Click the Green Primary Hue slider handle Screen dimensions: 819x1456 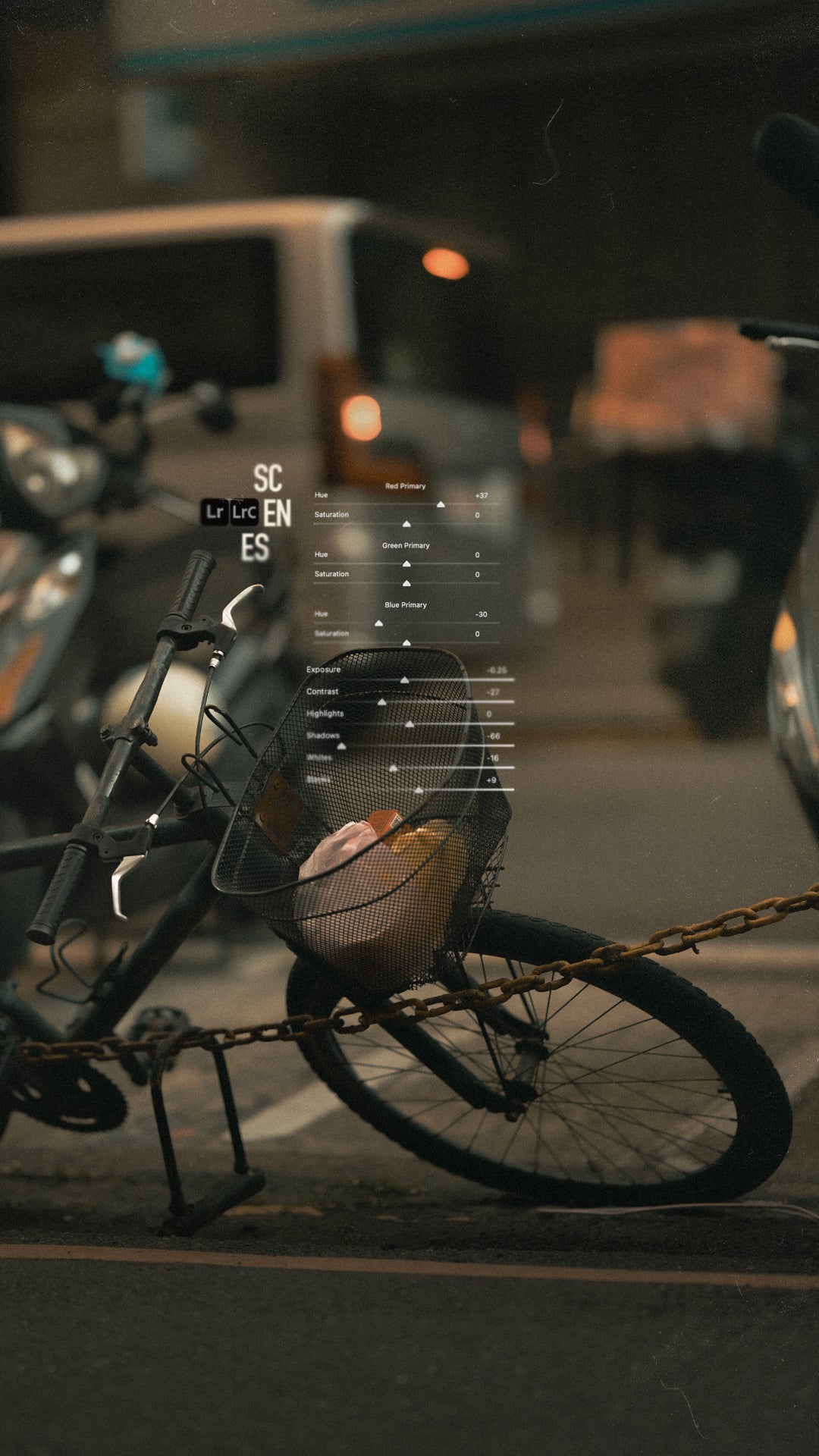pyautogui.click(x=406, y=563)
